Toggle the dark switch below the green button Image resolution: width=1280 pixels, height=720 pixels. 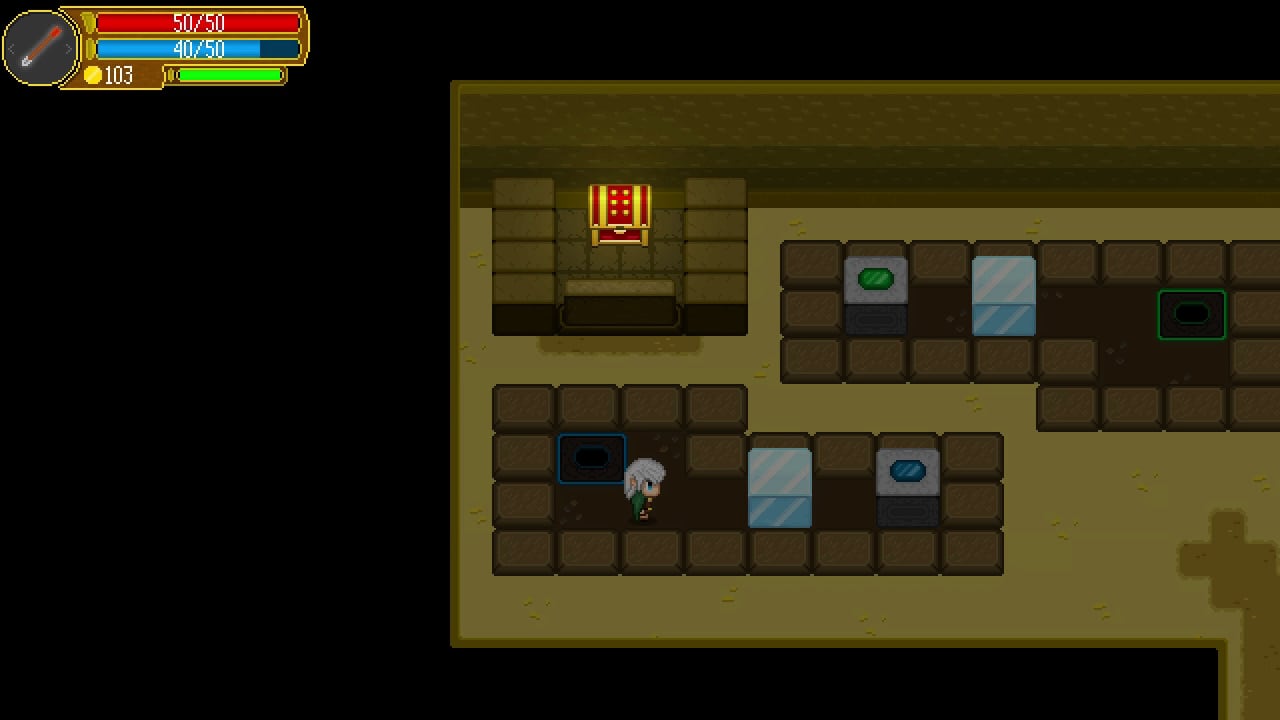877,318
